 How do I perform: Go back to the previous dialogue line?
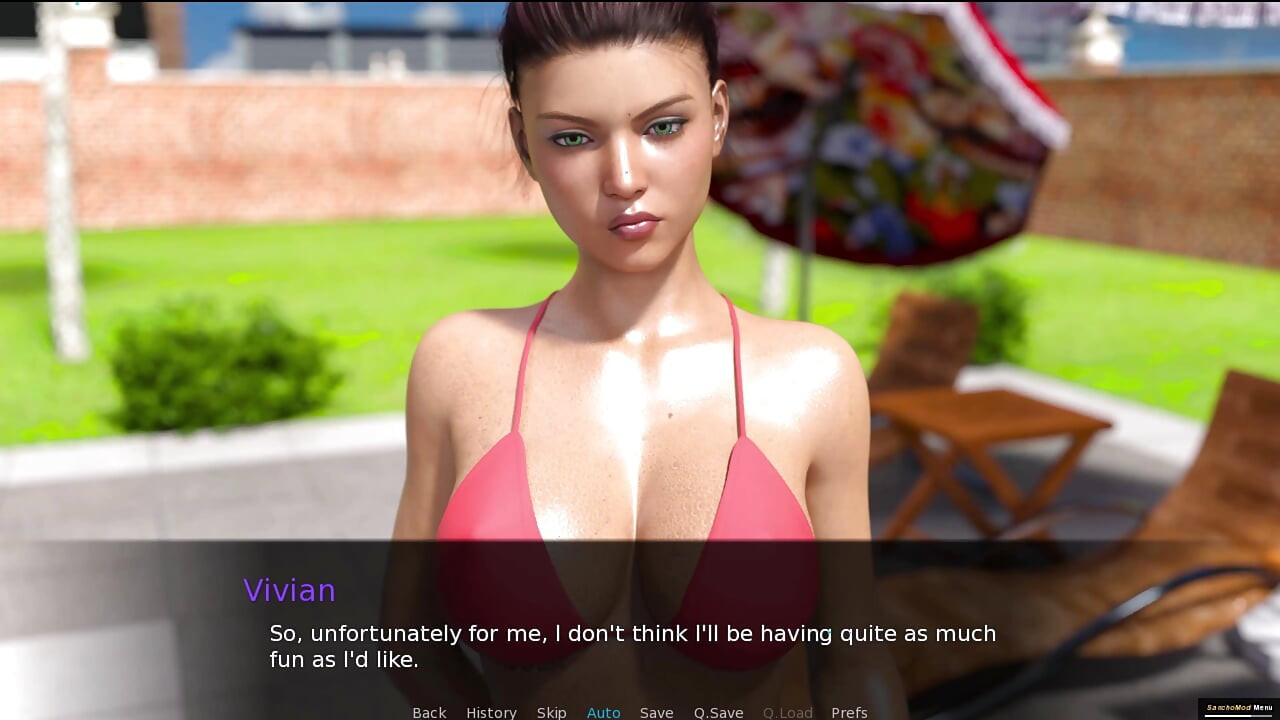click(429, 712)
